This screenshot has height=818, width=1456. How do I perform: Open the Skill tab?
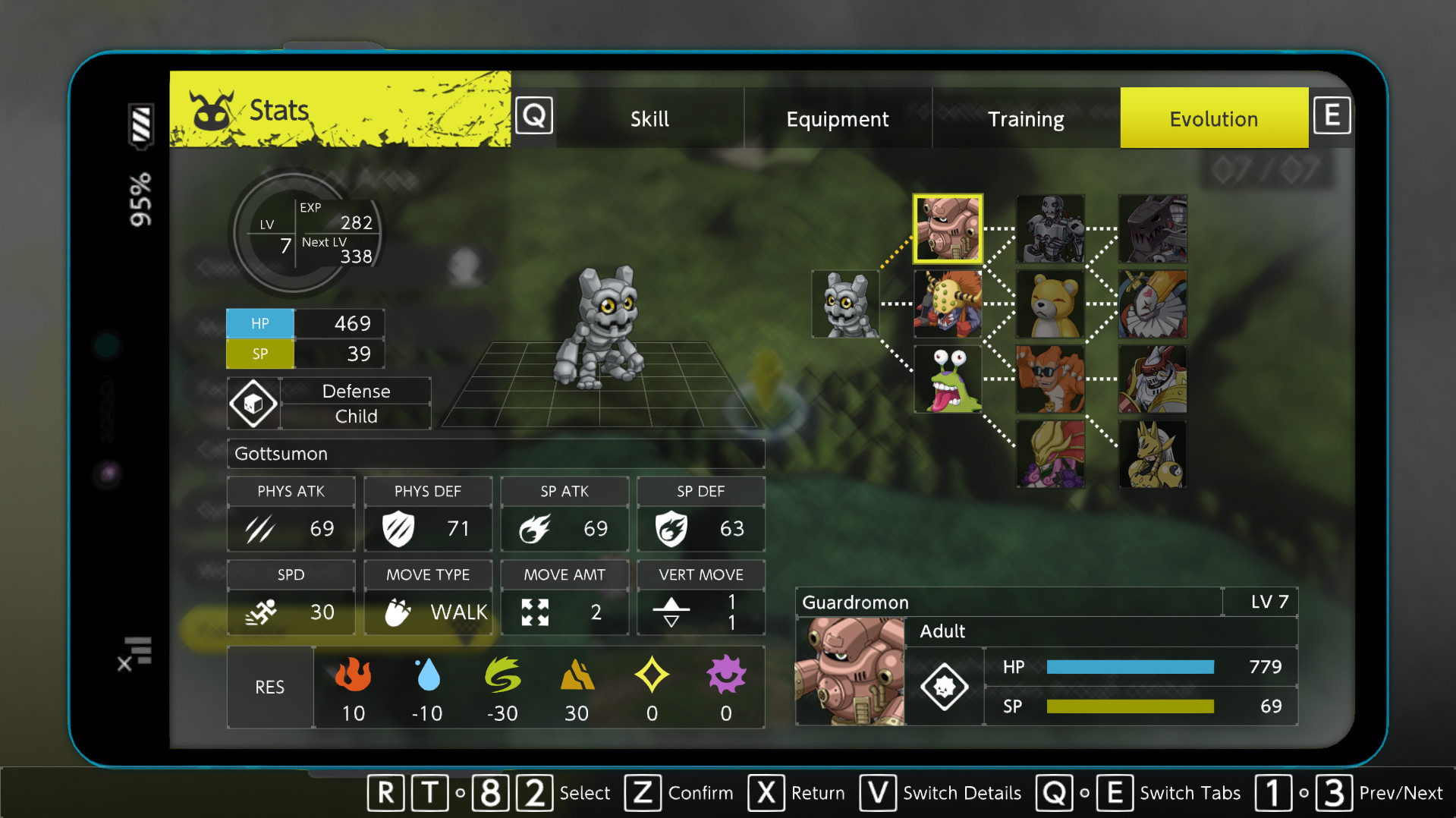coord(649,118)
